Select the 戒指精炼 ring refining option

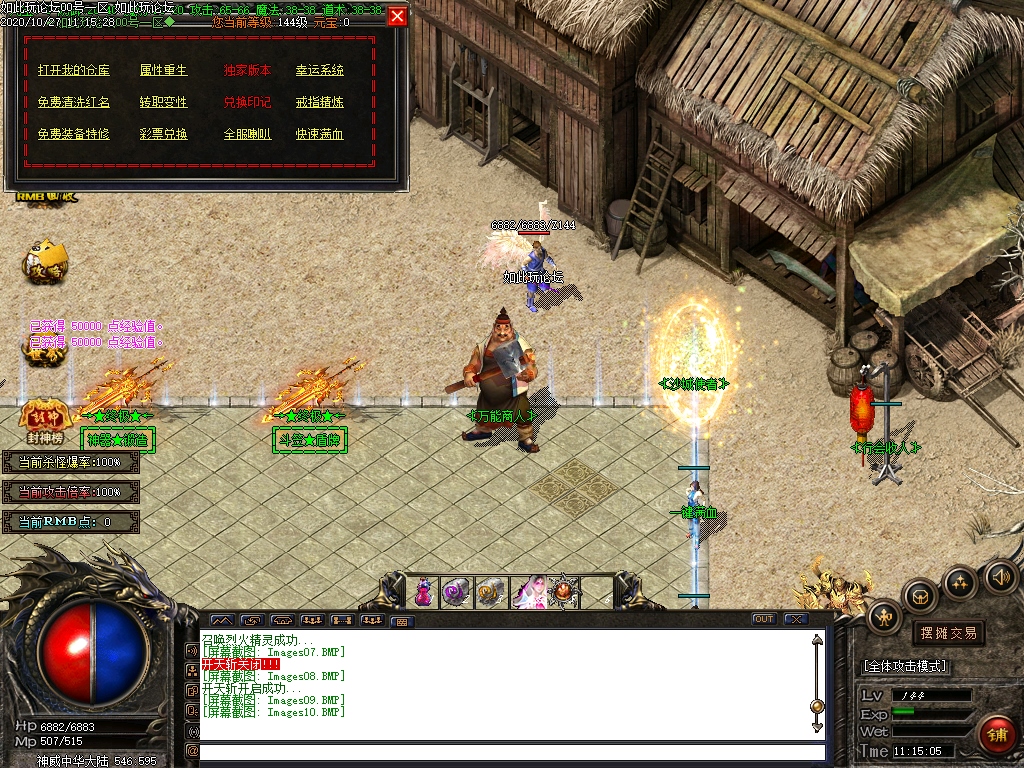tap(319, 102)
